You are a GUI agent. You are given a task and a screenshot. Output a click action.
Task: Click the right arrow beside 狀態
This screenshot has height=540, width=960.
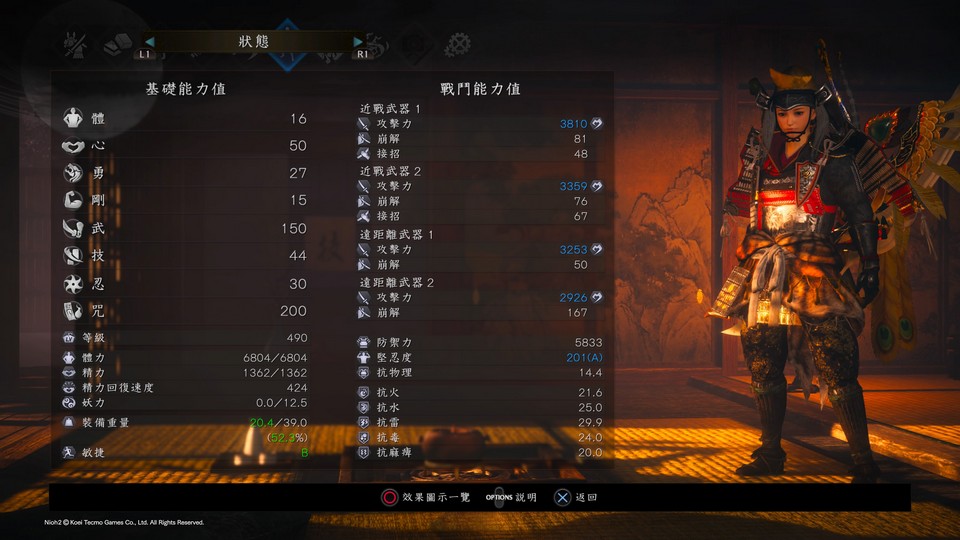pos(359,42)
